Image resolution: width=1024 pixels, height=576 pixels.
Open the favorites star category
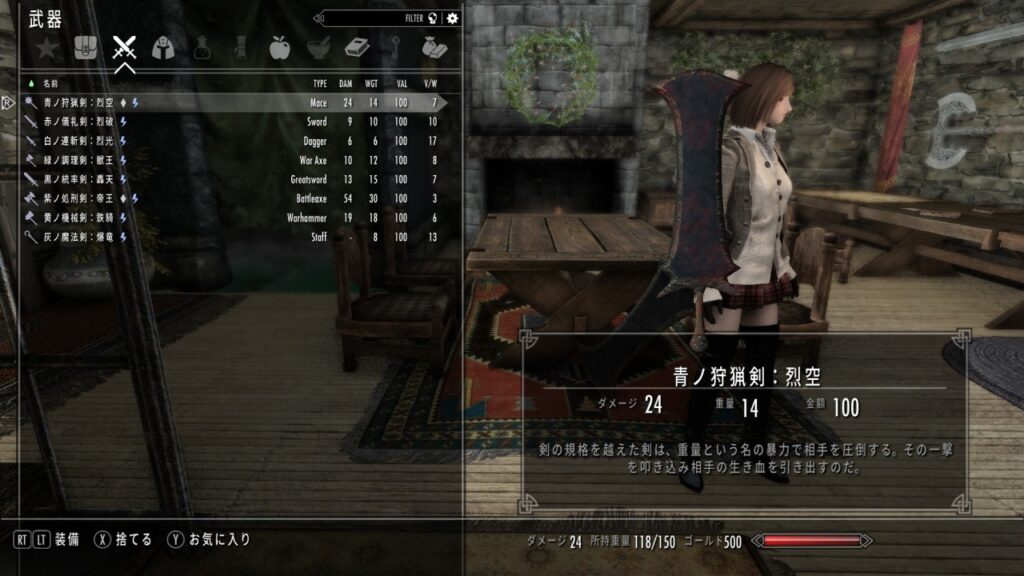click(46, 47)
